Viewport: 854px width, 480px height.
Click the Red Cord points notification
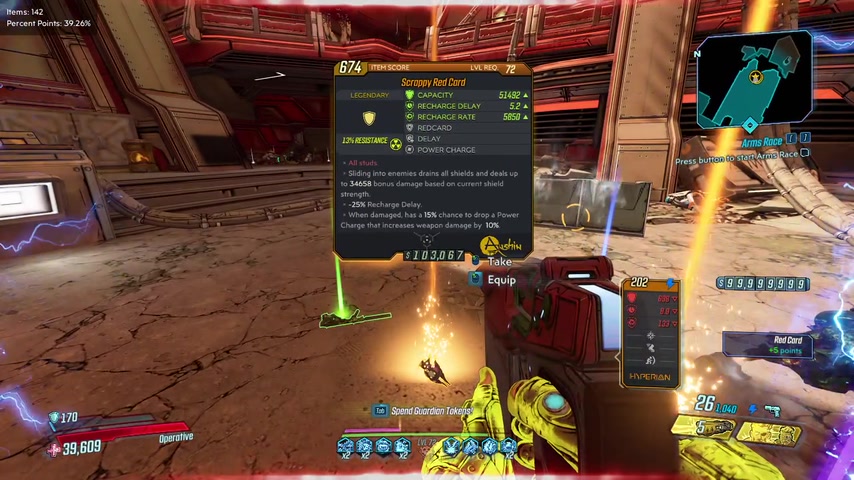pos(786,345)
